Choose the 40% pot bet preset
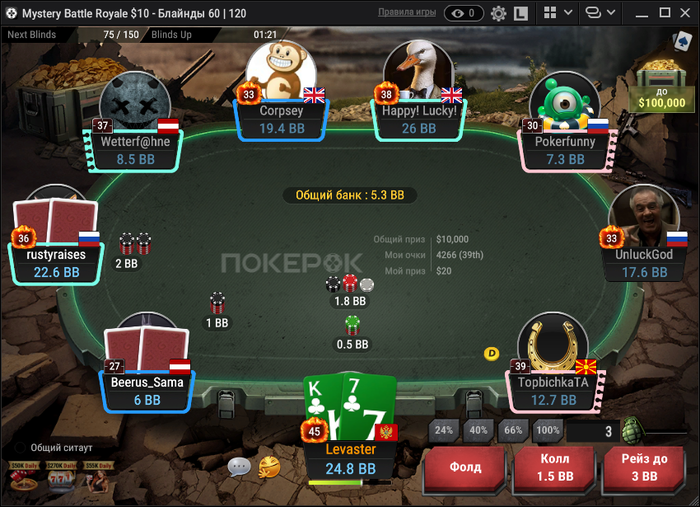Screen dimensions: 700x507 click(x=478, y=431)
